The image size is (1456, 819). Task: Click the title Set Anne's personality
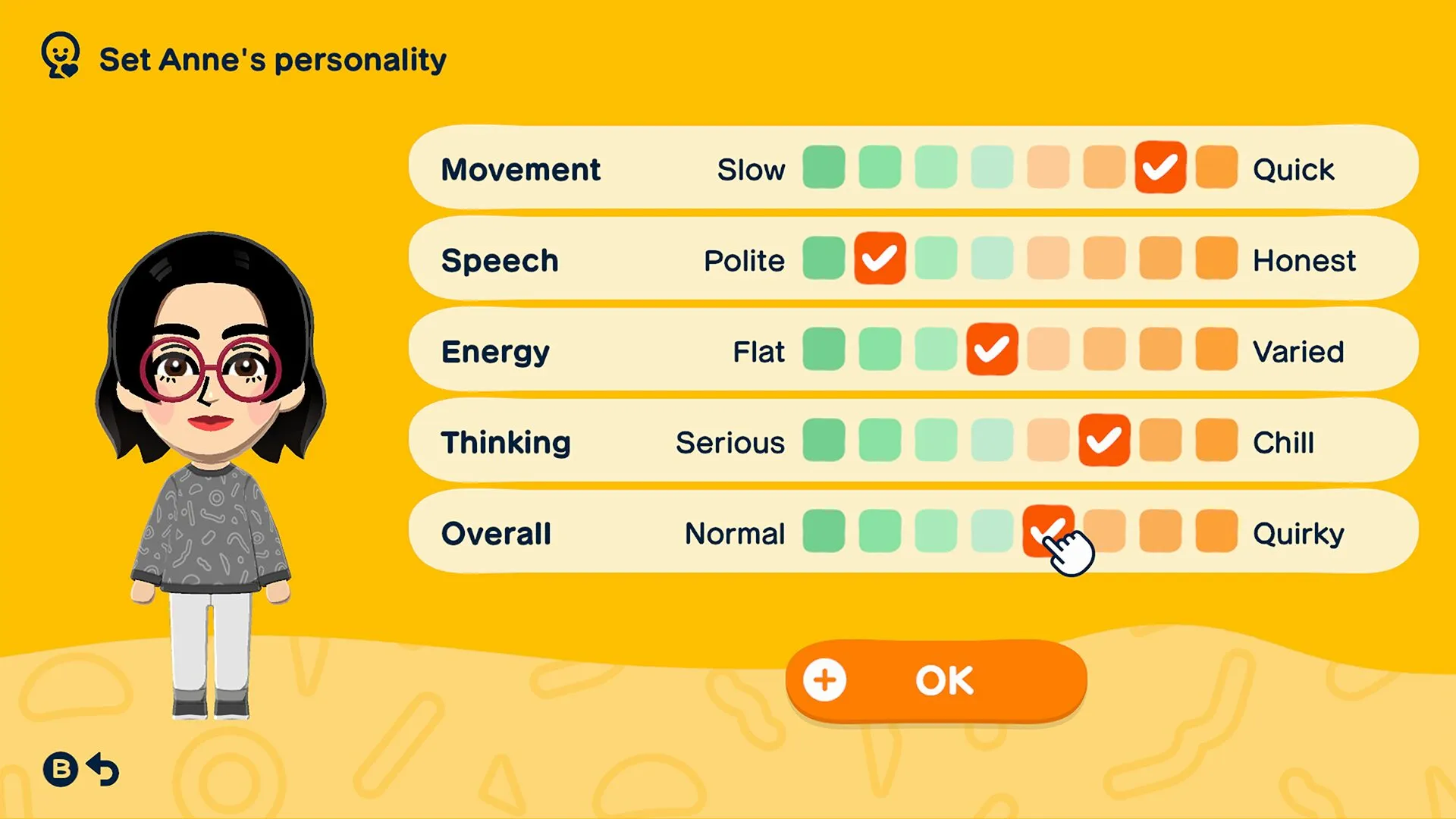click(x=273, y=59)
